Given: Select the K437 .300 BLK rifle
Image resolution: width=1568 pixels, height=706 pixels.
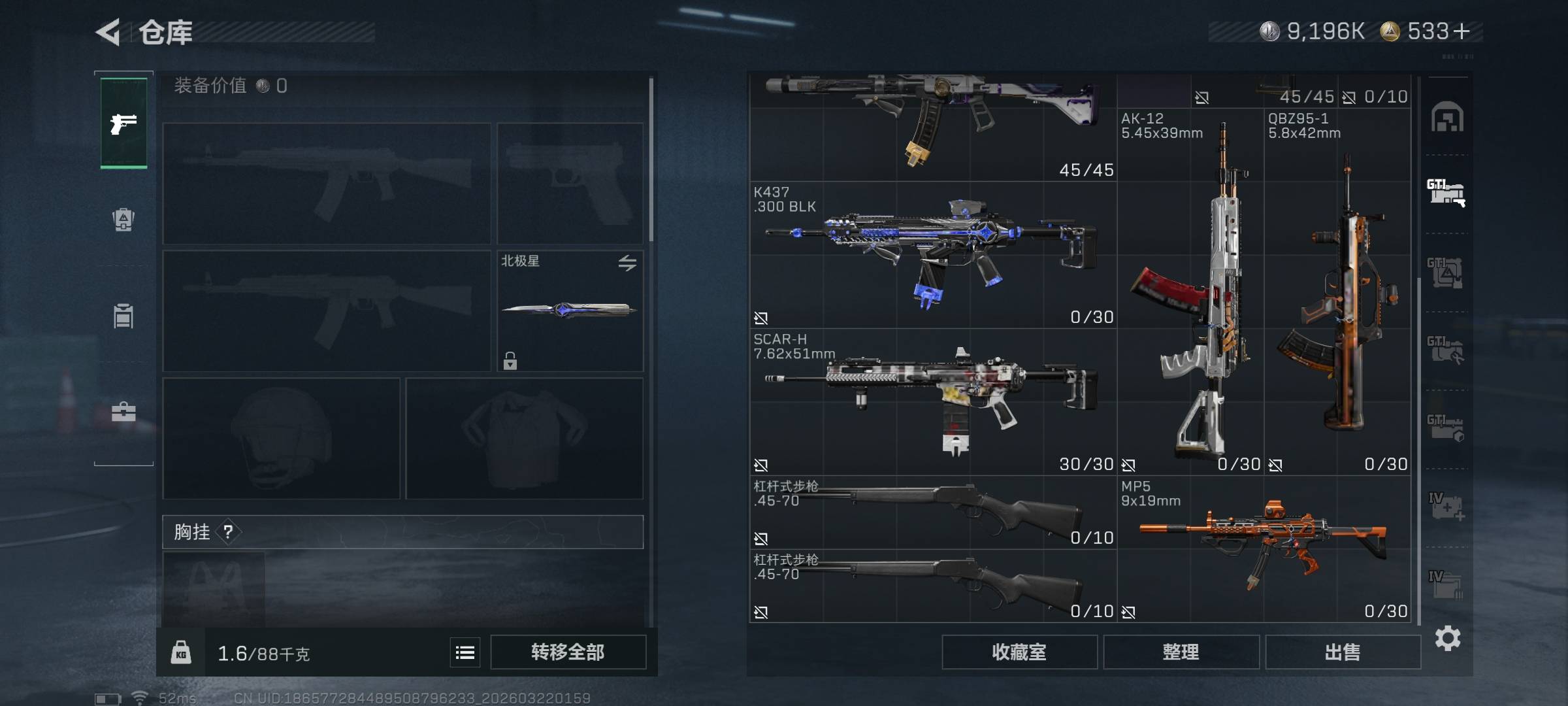Looking at the screenshot, I should pos(932,255).
